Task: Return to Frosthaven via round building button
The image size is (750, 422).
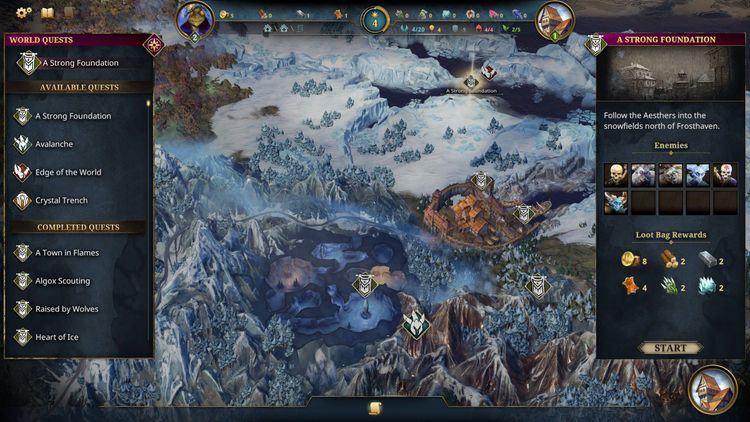Action: click(x=713, y=390)
